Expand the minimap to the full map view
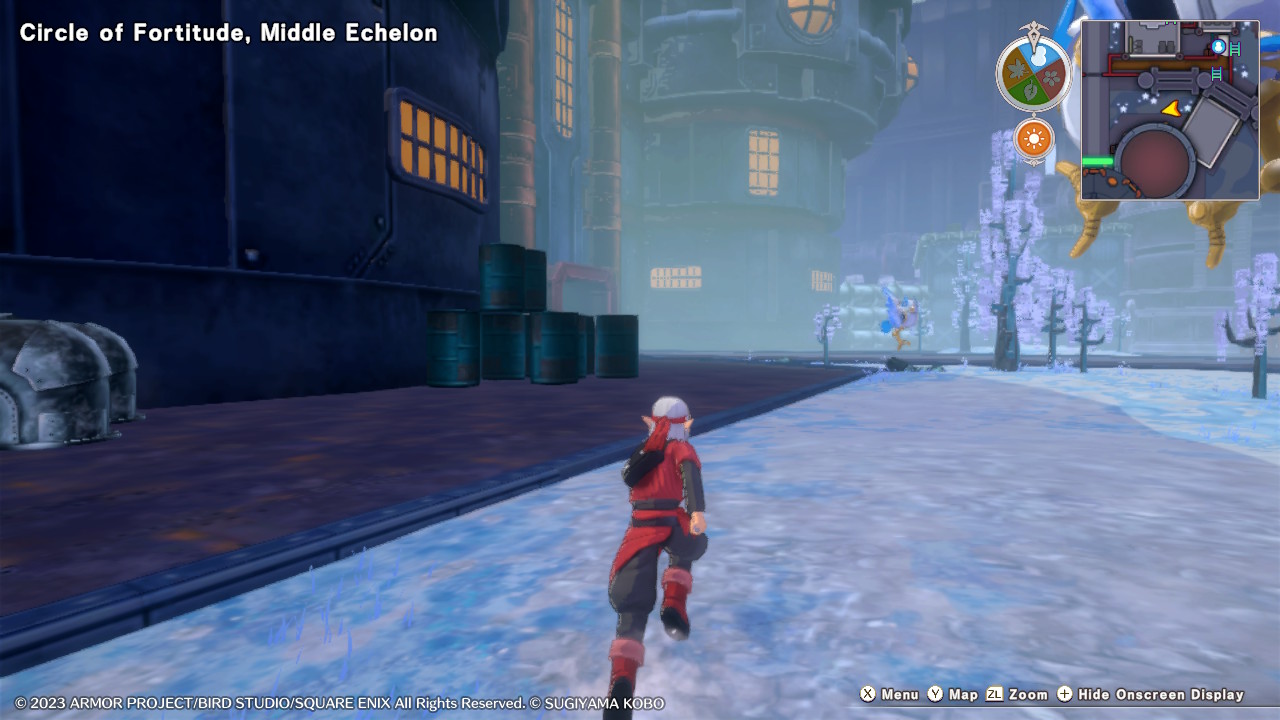 (x=1170, y=108)
